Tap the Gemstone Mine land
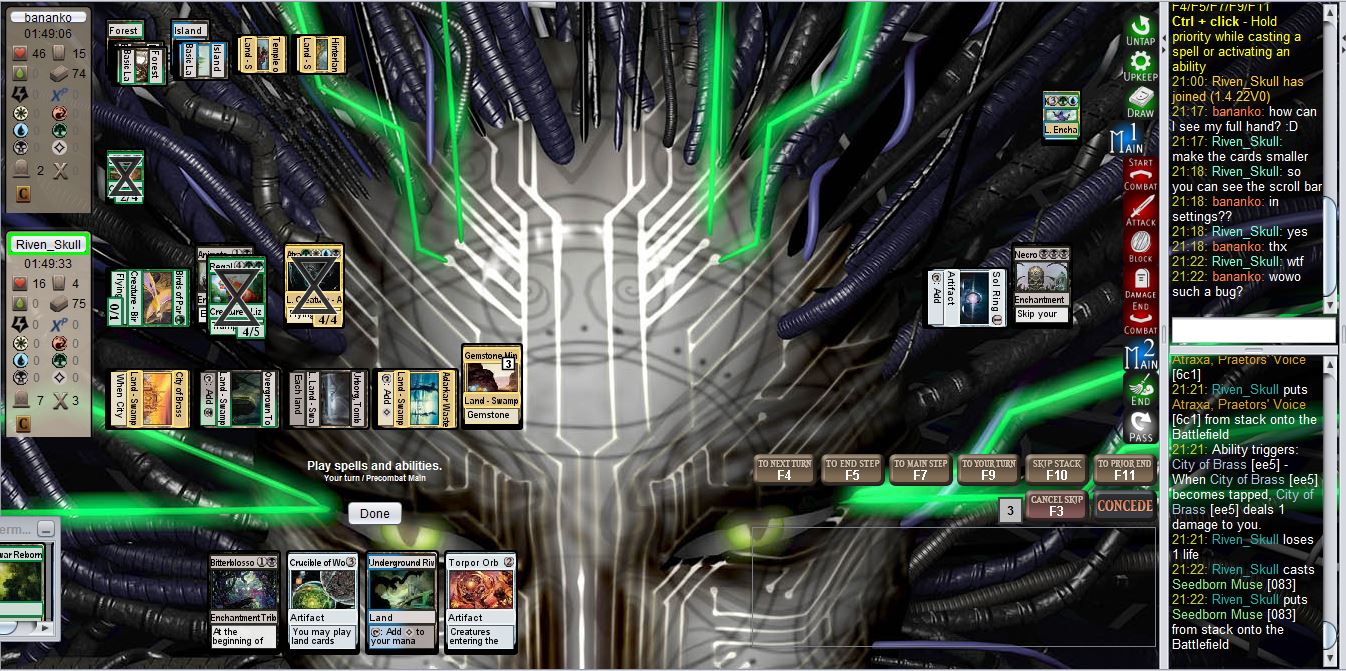 coord(491,385)
